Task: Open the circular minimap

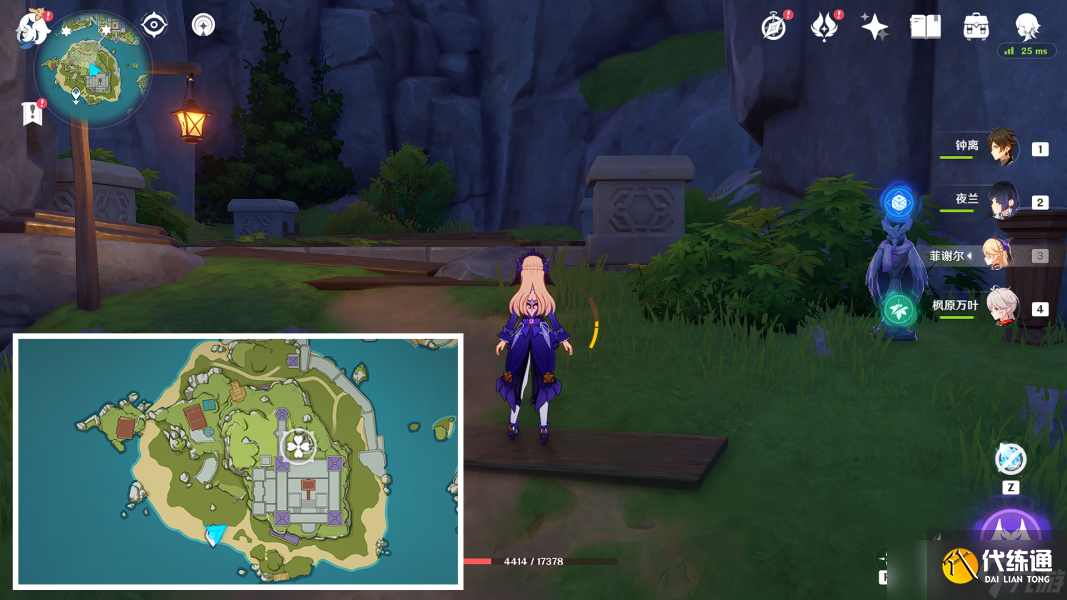Action: coord(93,69)
